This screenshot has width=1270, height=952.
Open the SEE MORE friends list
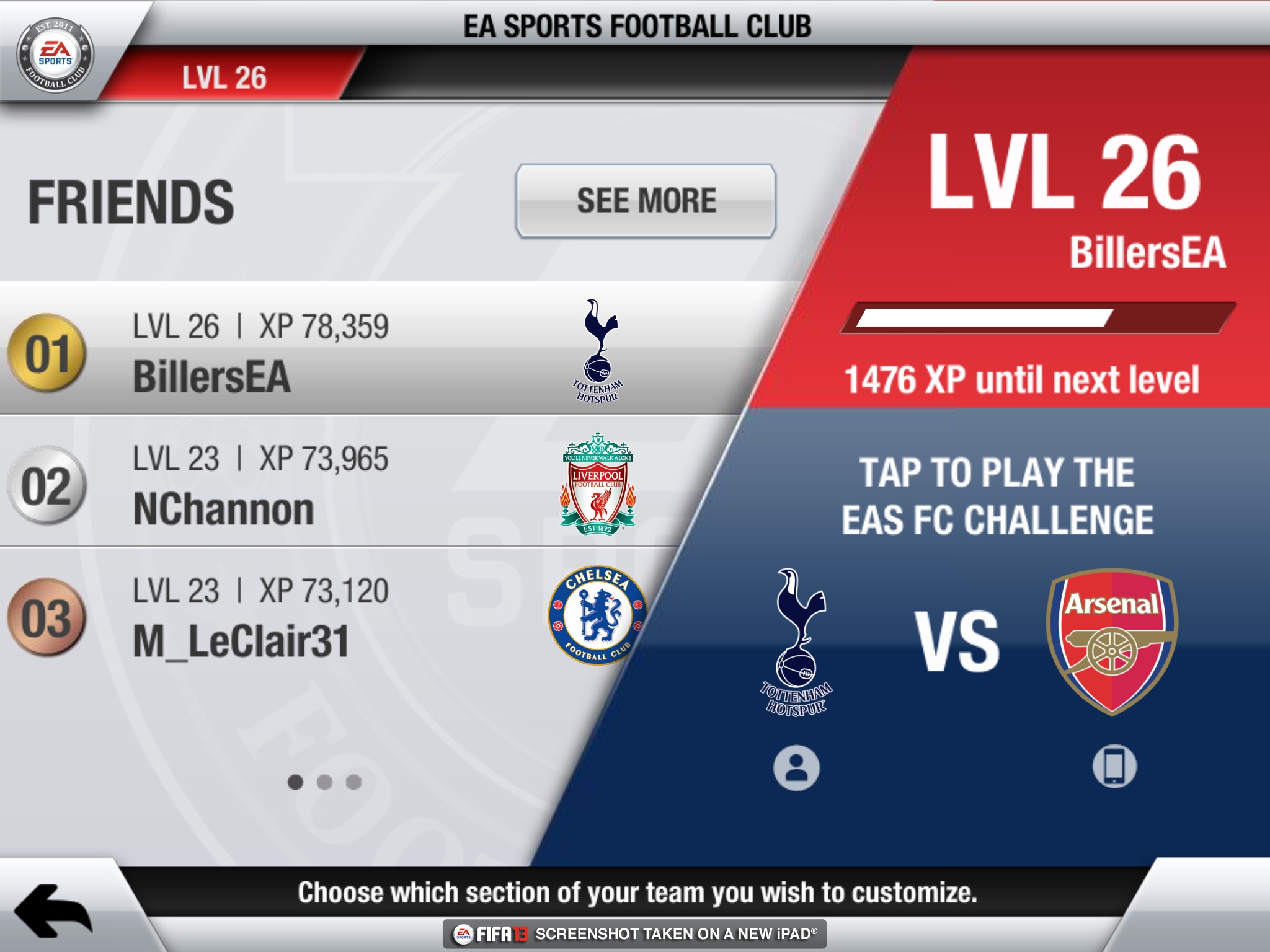click(x=645, y=201)
